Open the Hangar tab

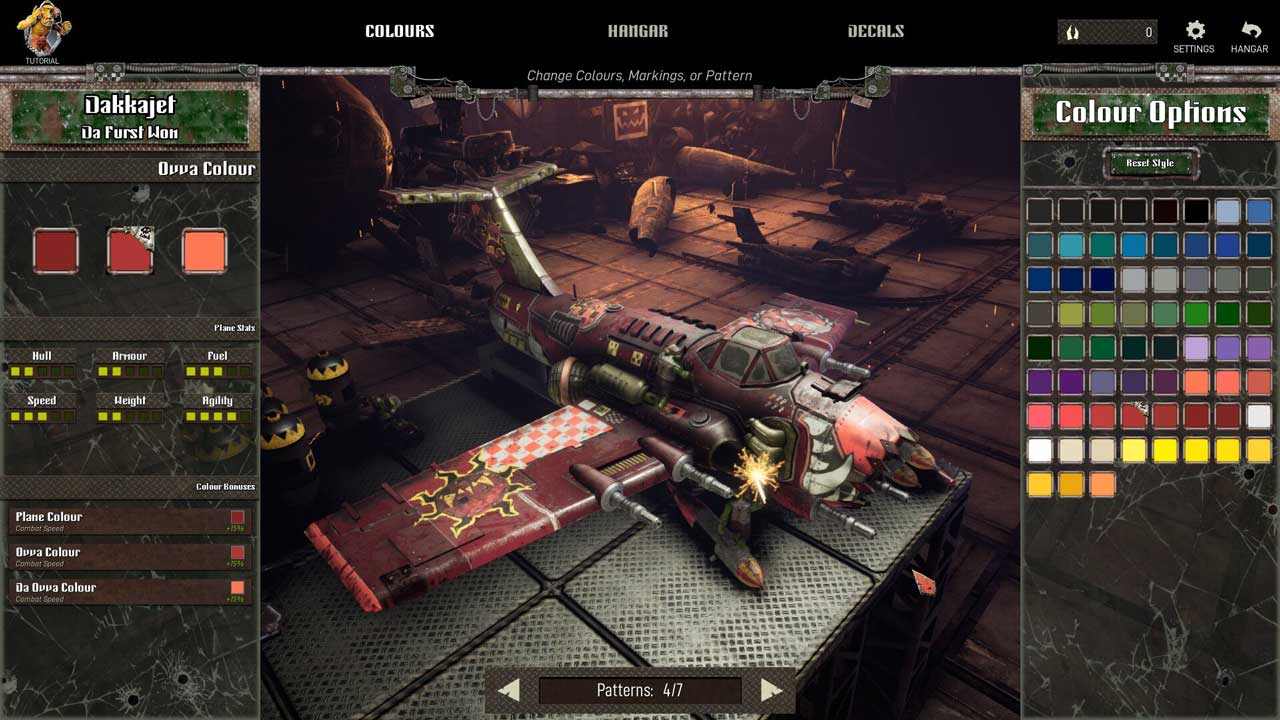pos(637,31)
